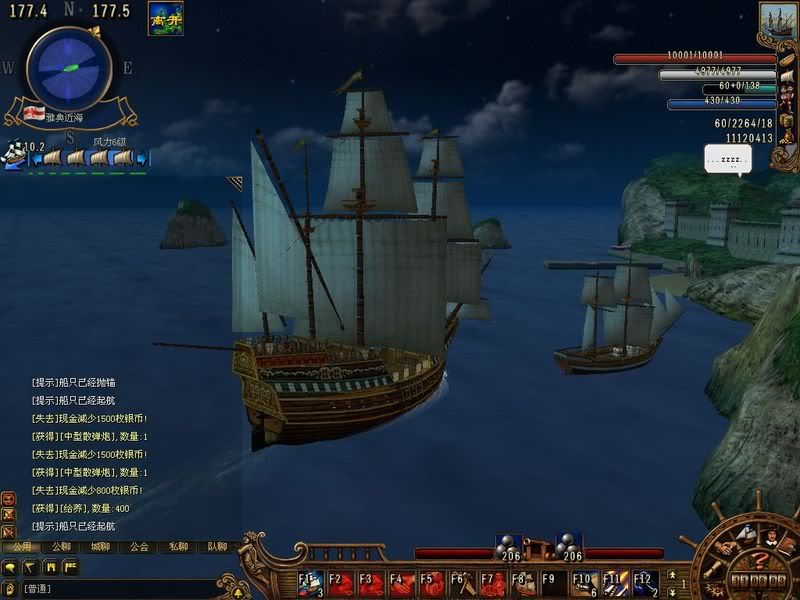The height and width of the screenshot is (600, 800).
Task: Switch to the 公聊 chat tab
Action: tap(61, 547)
